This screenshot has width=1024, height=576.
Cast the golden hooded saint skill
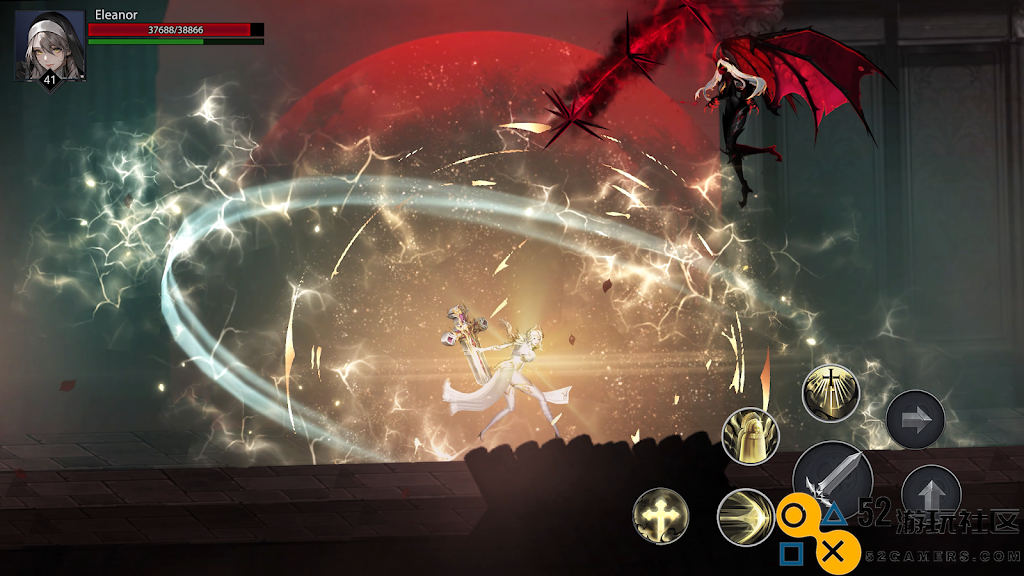750,436
